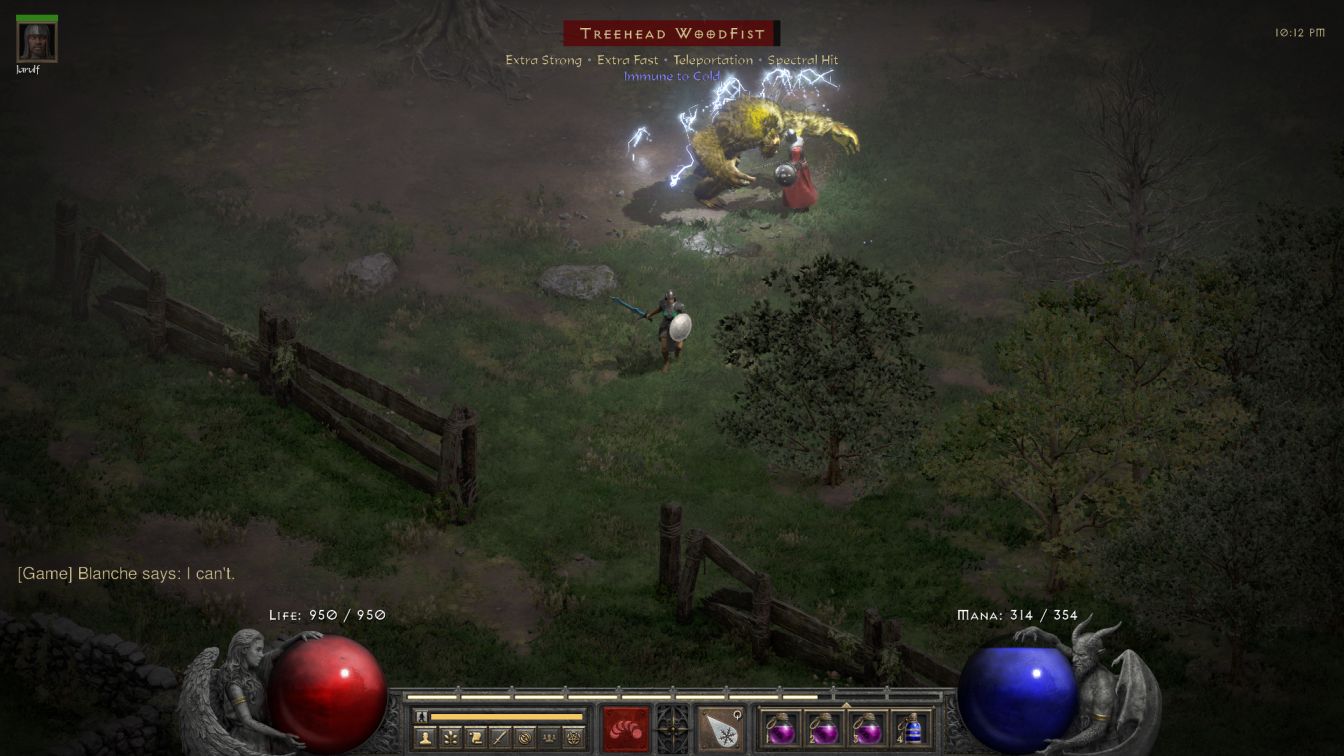
Task: Select the red left-click attack skill
Action: (625, 728)
